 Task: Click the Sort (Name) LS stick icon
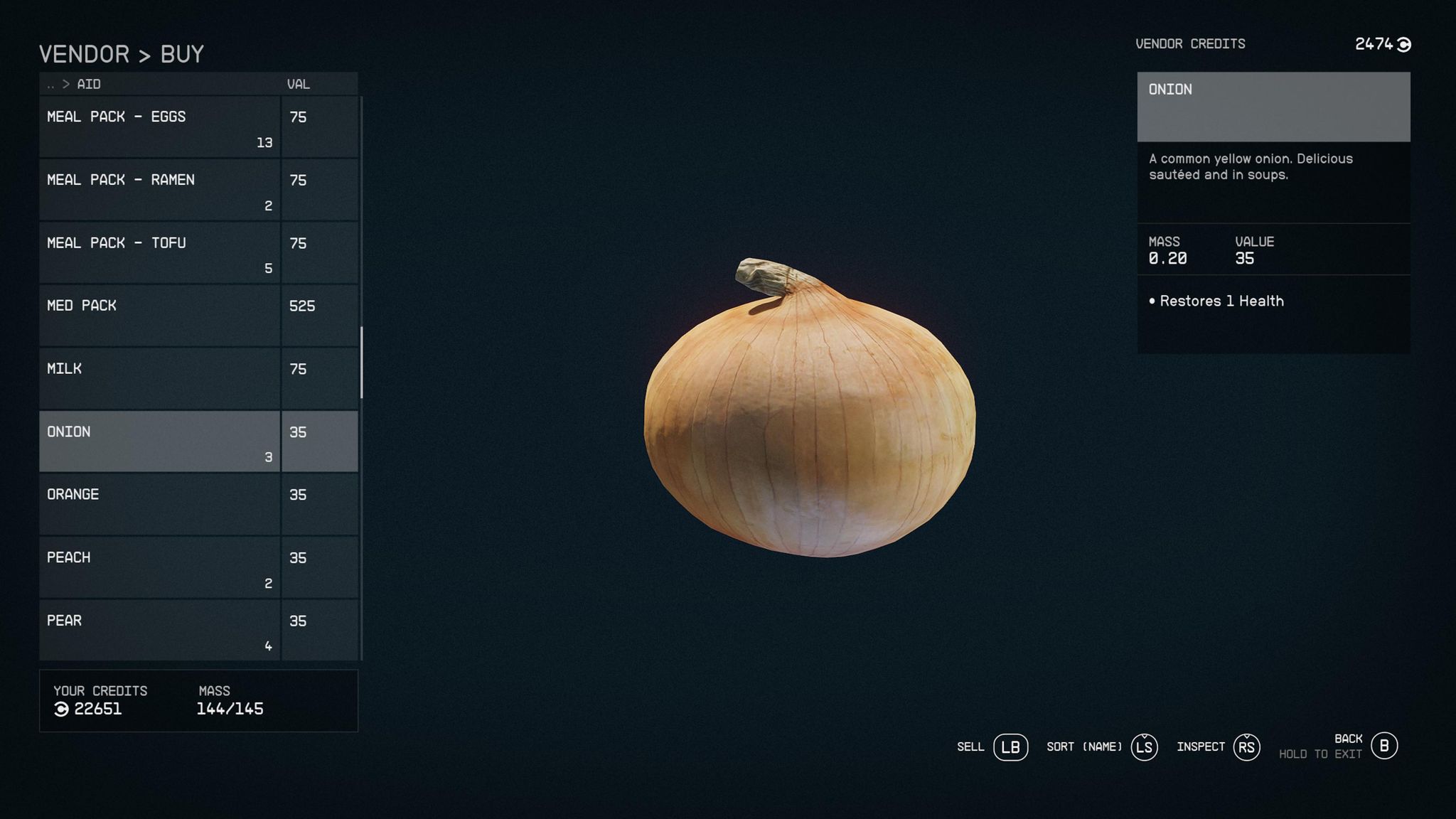click(1144, 747)
